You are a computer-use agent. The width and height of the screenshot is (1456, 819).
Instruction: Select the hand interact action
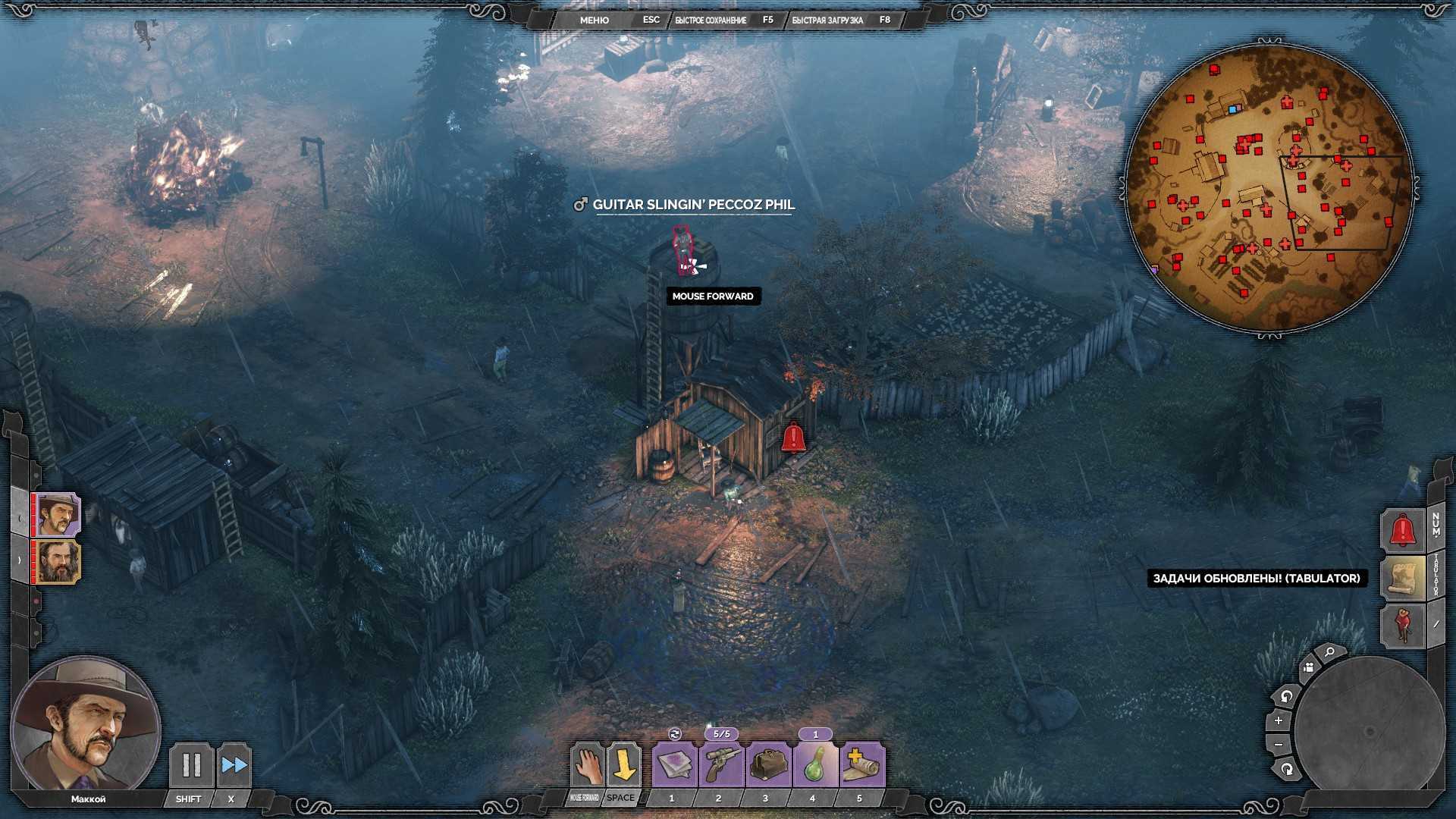587,765
